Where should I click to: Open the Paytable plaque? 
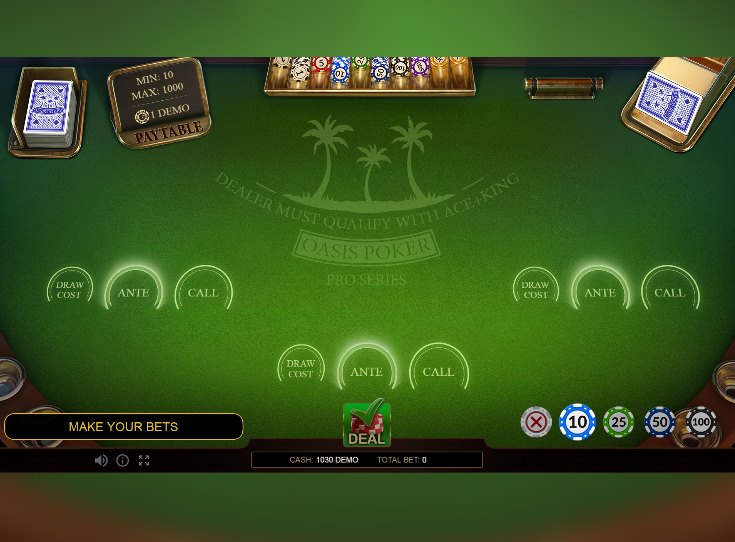(170, 130)
